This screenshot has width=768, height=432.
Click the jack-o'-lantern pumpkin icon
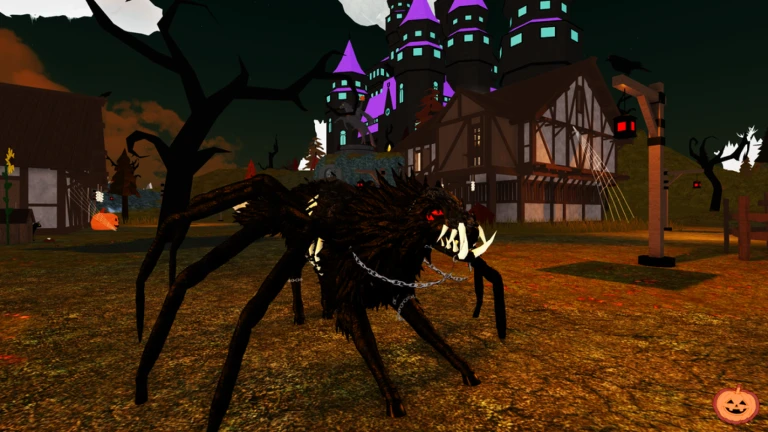735,404
